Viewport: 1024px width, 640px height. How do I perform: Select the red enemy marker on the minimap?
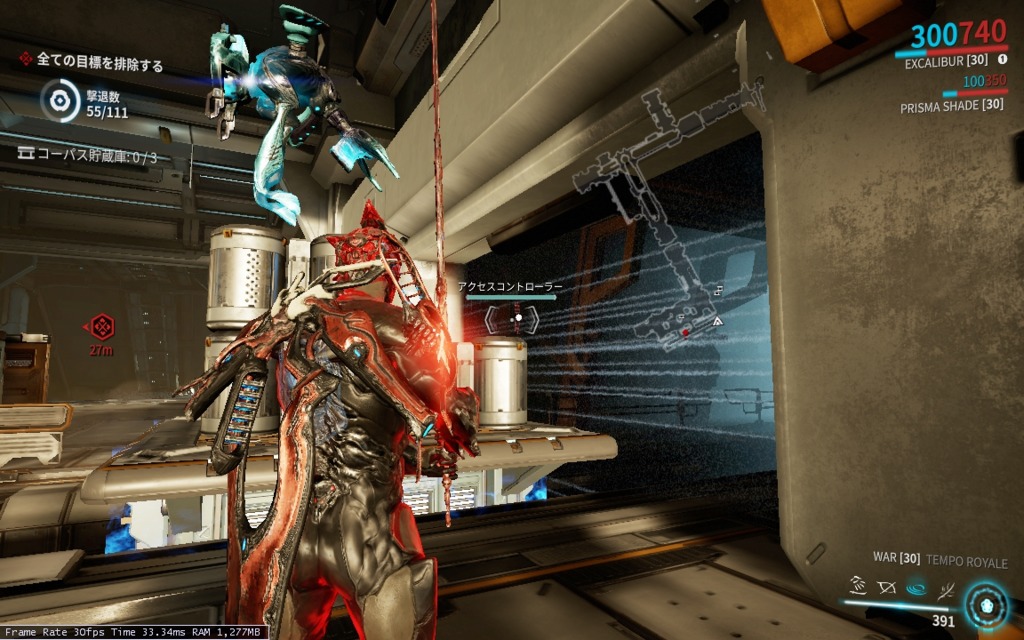[685, 331]
